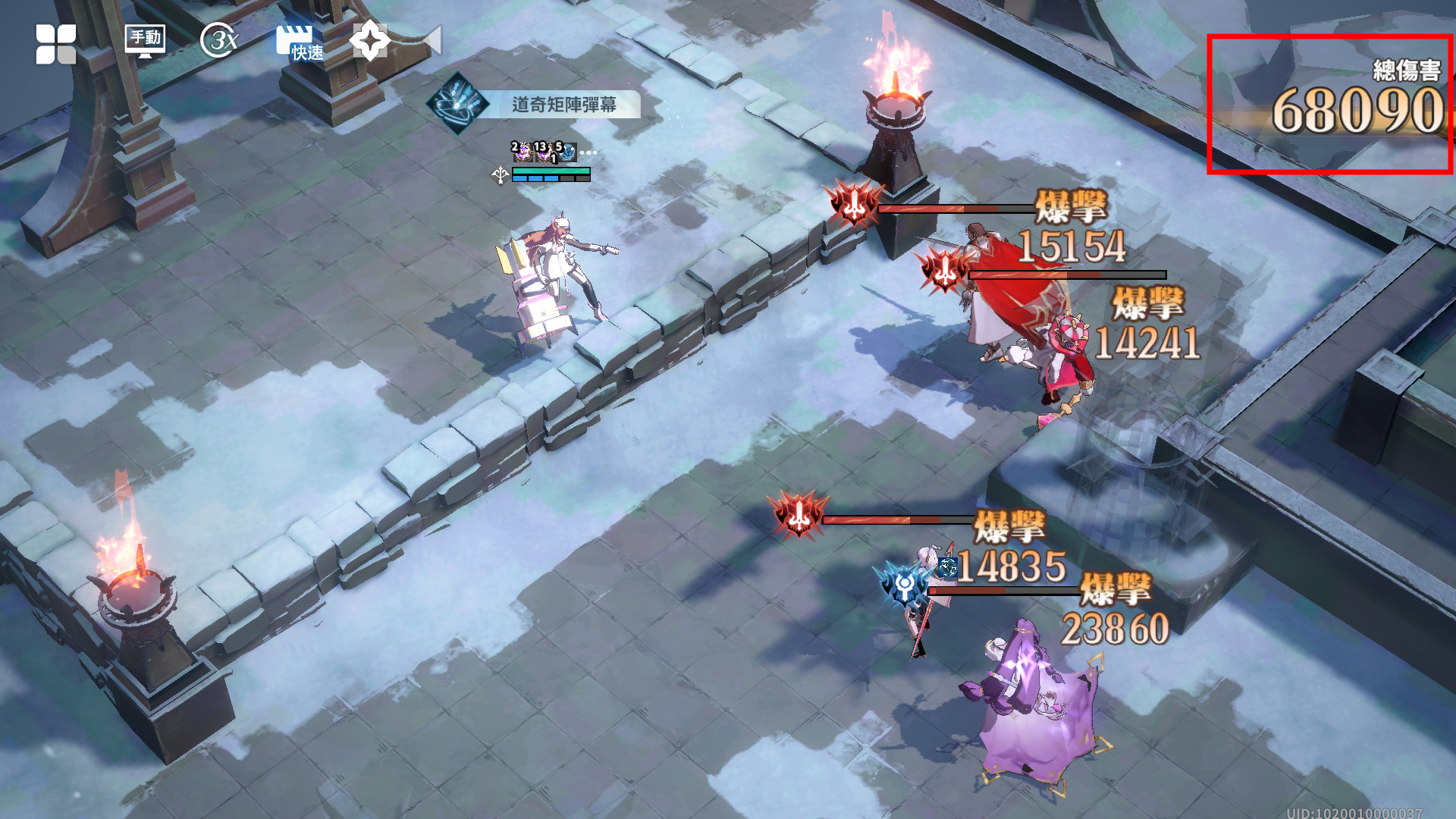Click the four-pointed star diamond icon
Image resolution: width=1456 pixels, height=819 pixels.
point(370,40)
